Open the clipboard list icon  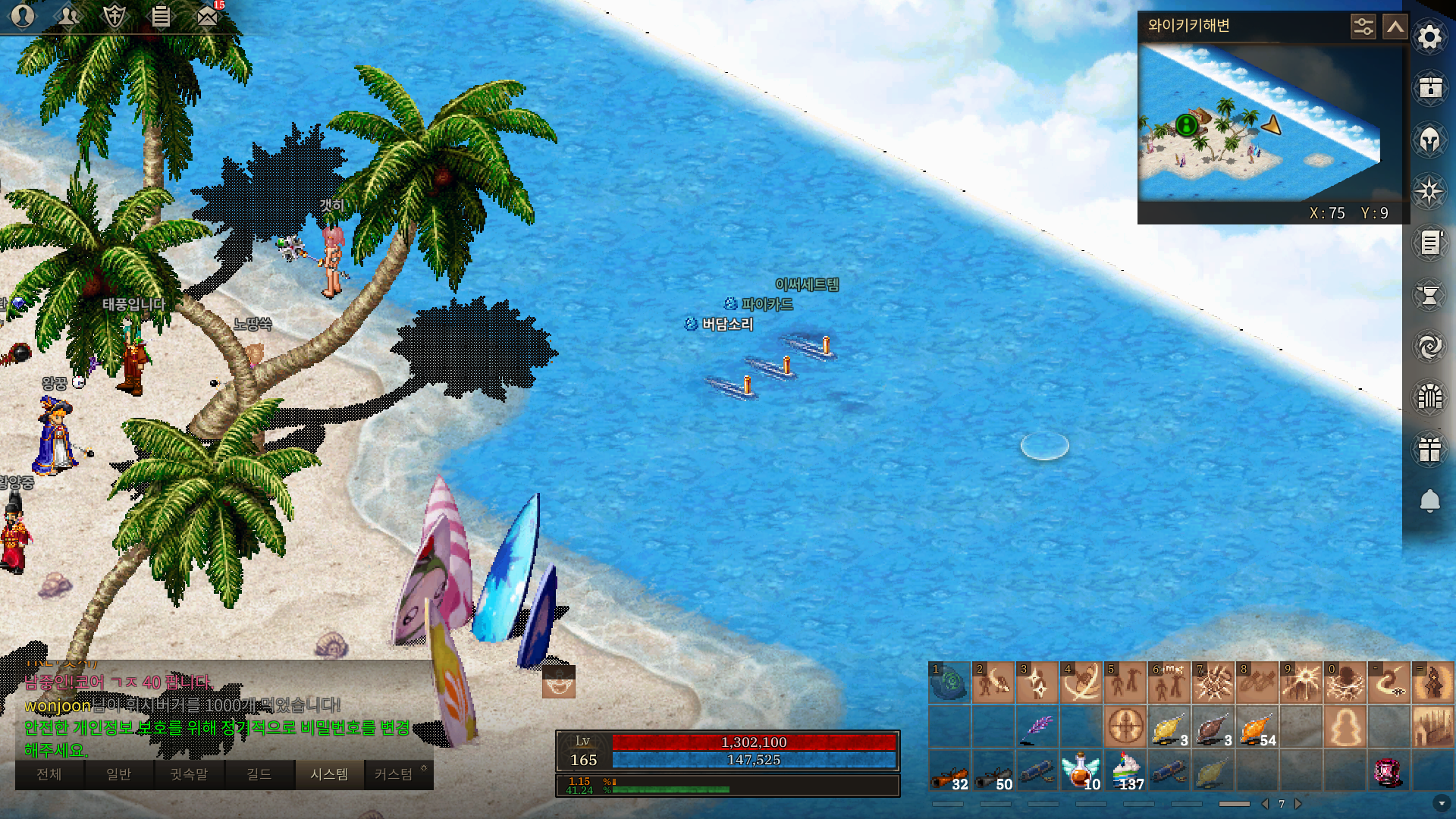pos(161,16)
